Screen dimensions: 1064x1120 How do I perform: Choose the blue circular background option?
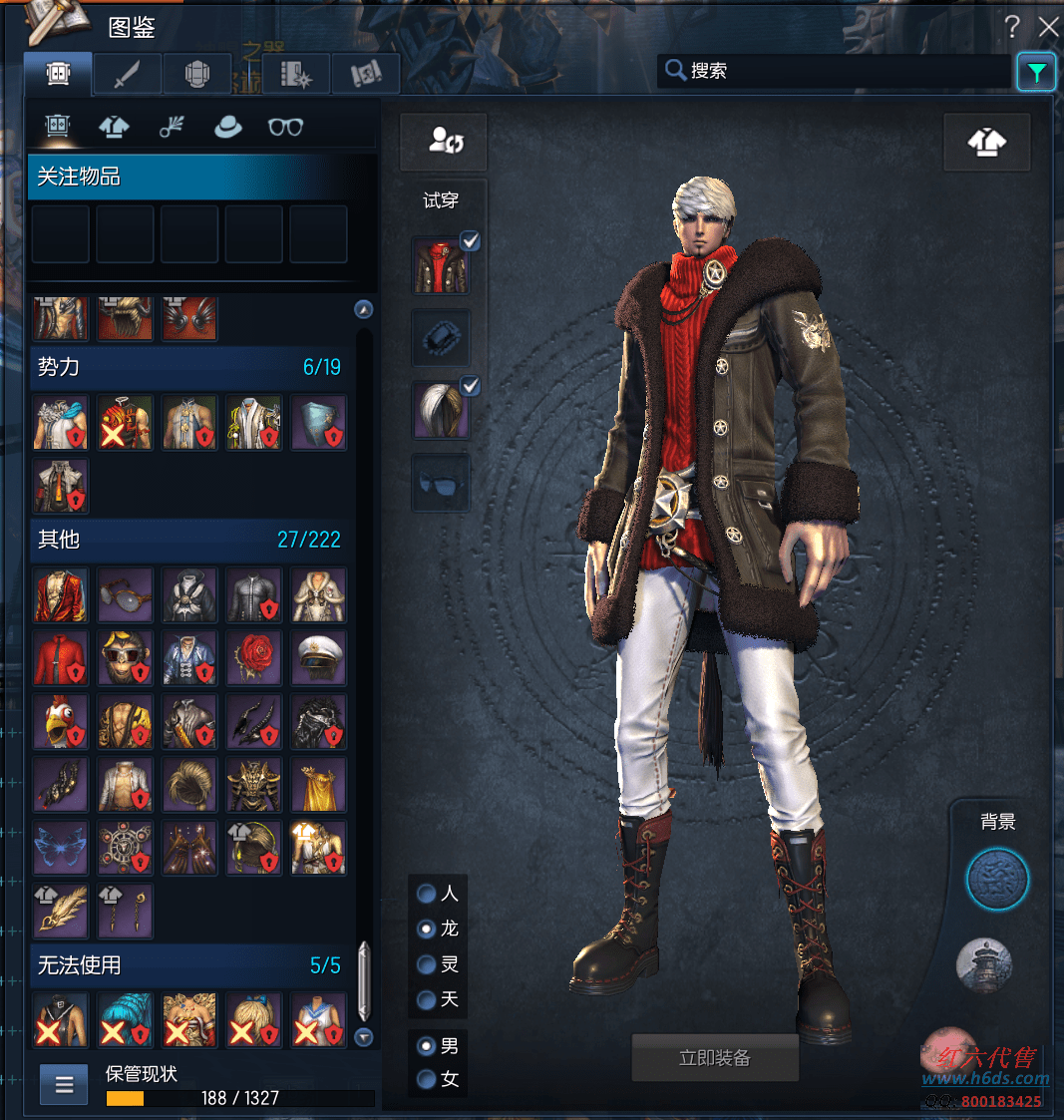tap(997, 880)
